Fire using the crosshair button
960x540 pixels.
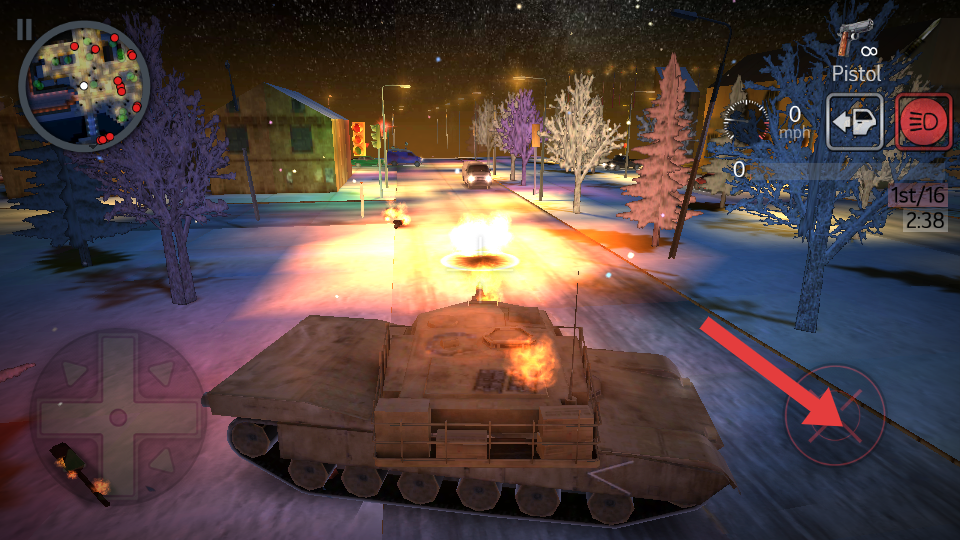(x=835, y=415)
